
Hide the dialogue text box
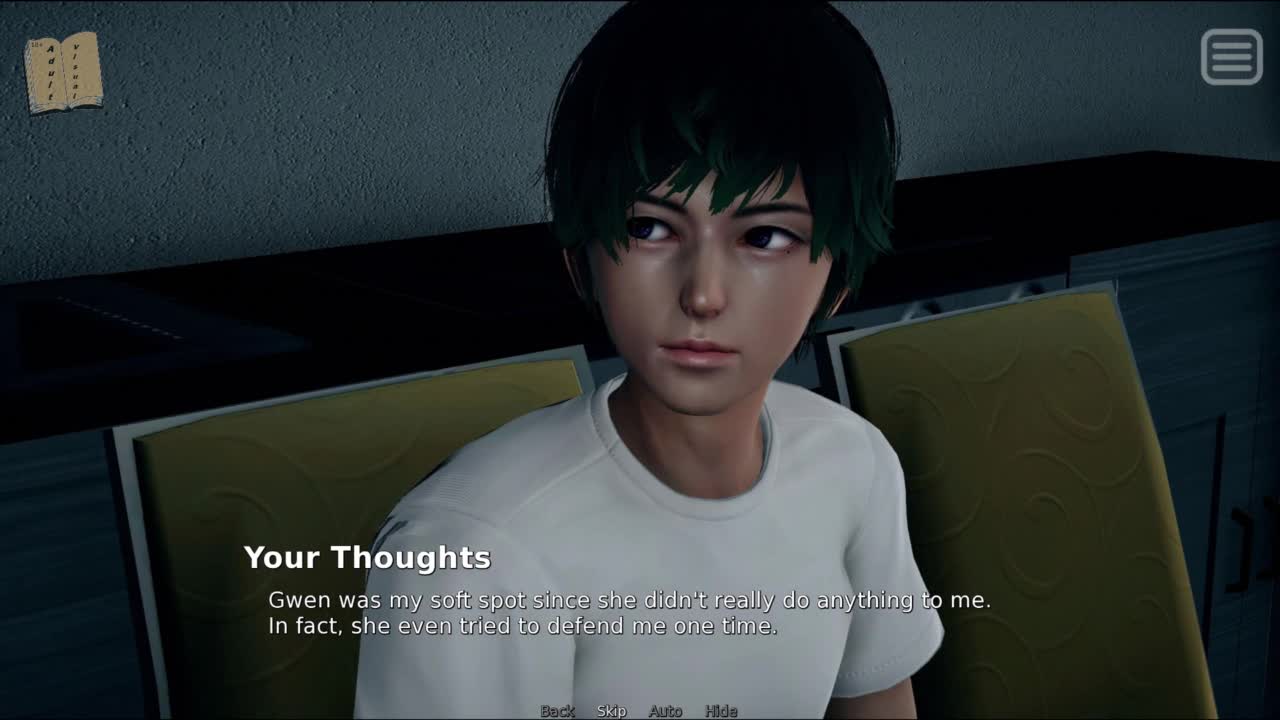coord(721,711)
